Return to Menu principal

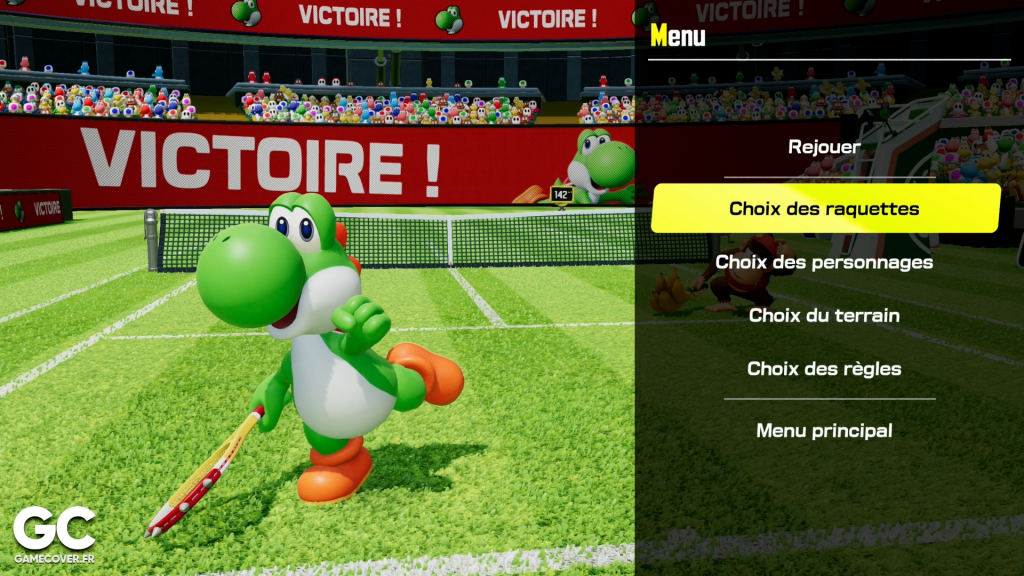[x=825, y=431]
